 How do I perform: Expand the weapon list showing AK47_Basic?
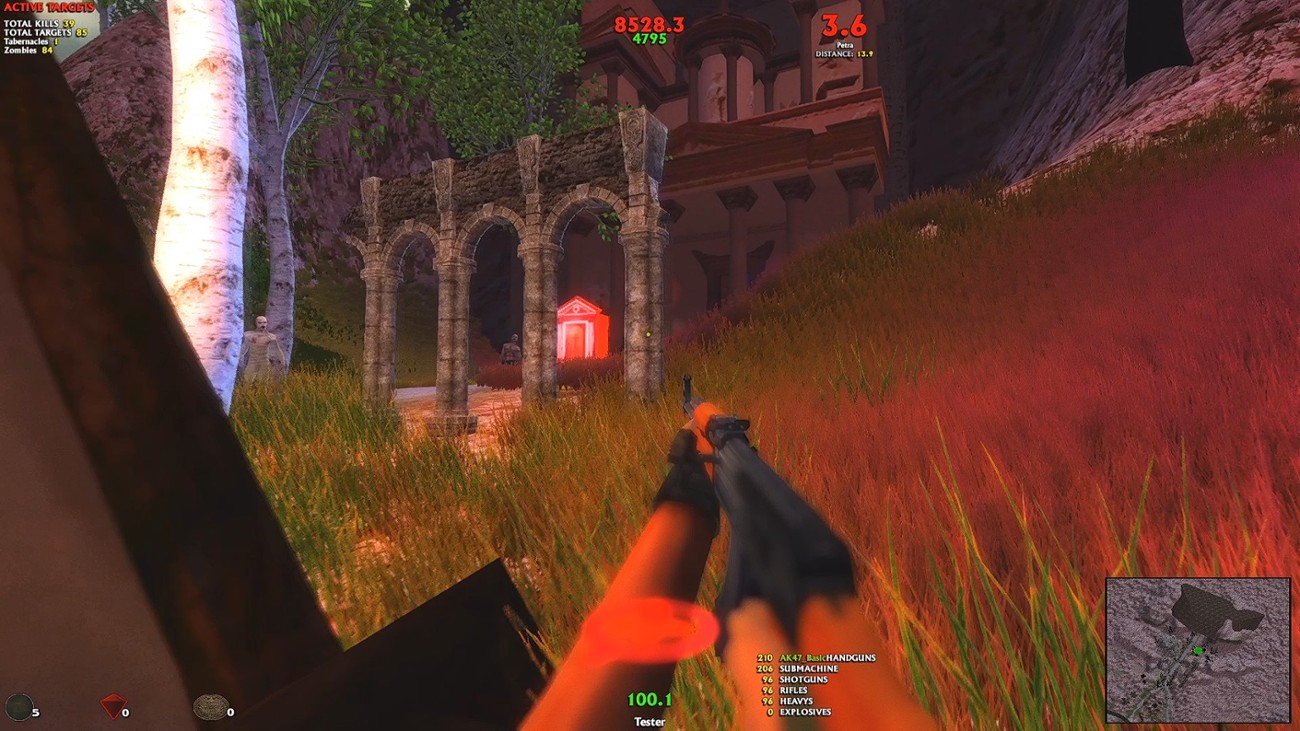pos(802,658)
